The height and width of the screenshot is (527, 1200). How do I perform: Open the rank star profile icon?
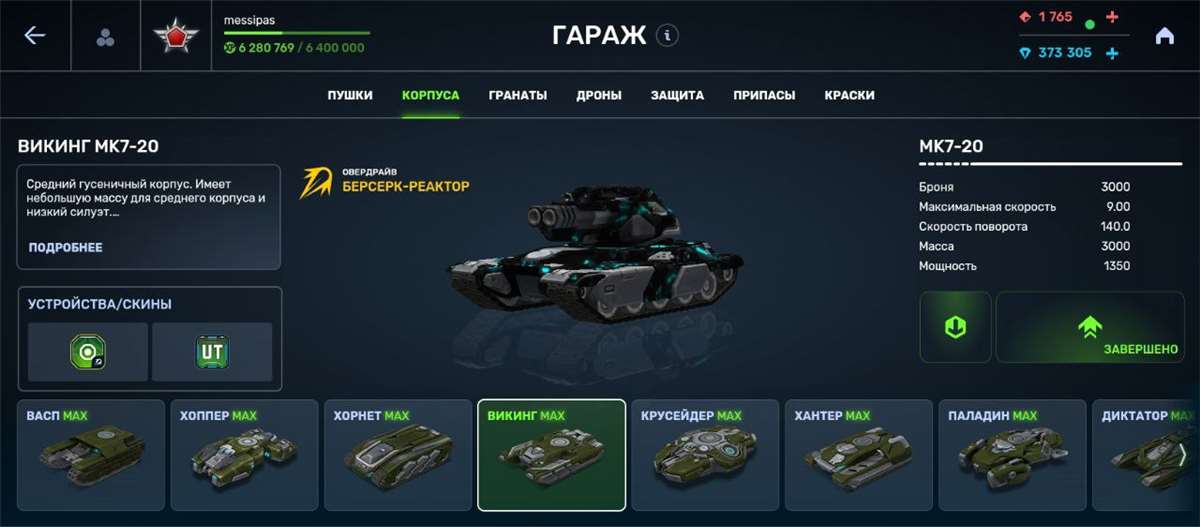click(x=176, y=37)
